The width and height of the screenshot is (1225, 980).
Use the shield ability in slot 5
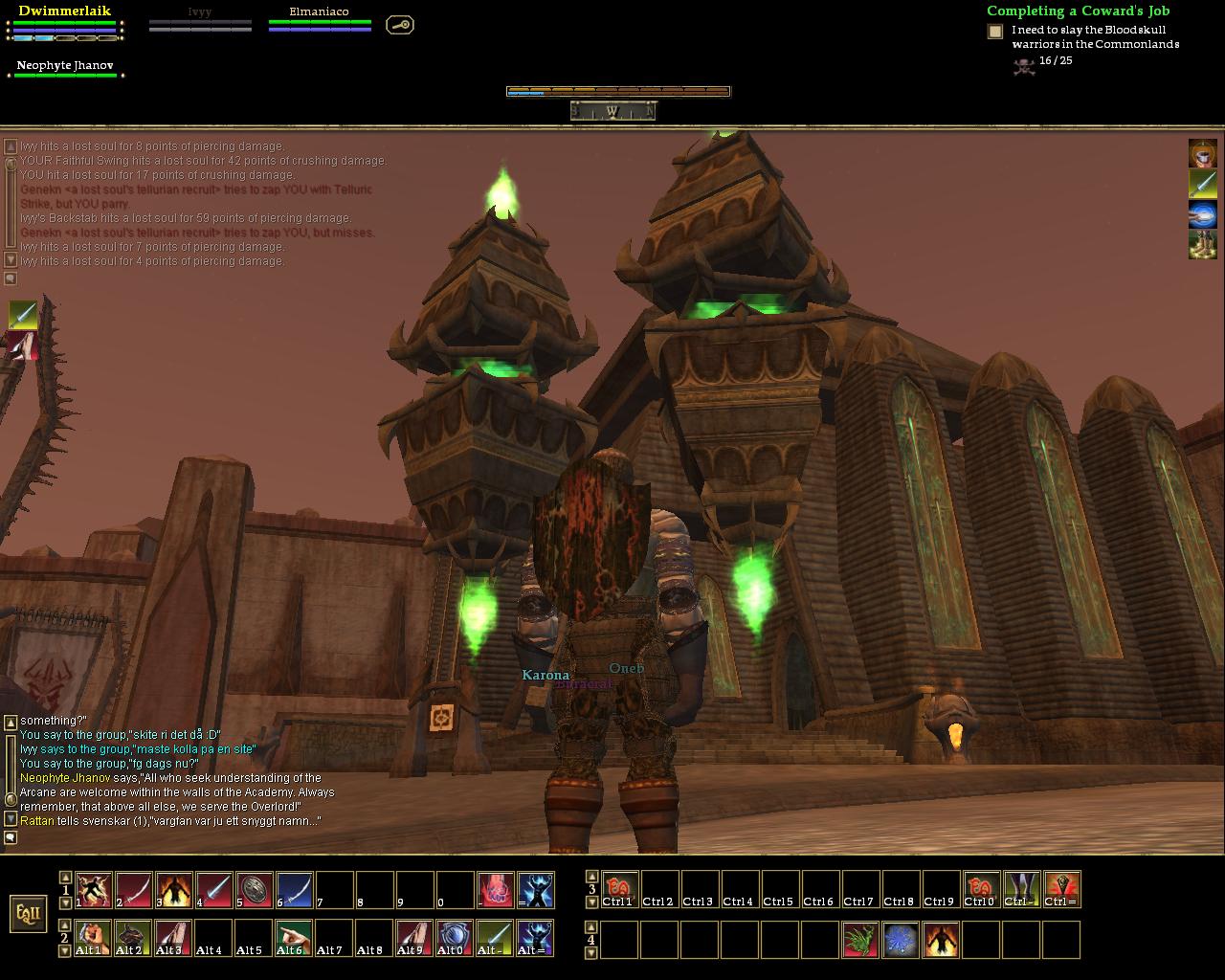pyautogui.click(x=255, y=890)
